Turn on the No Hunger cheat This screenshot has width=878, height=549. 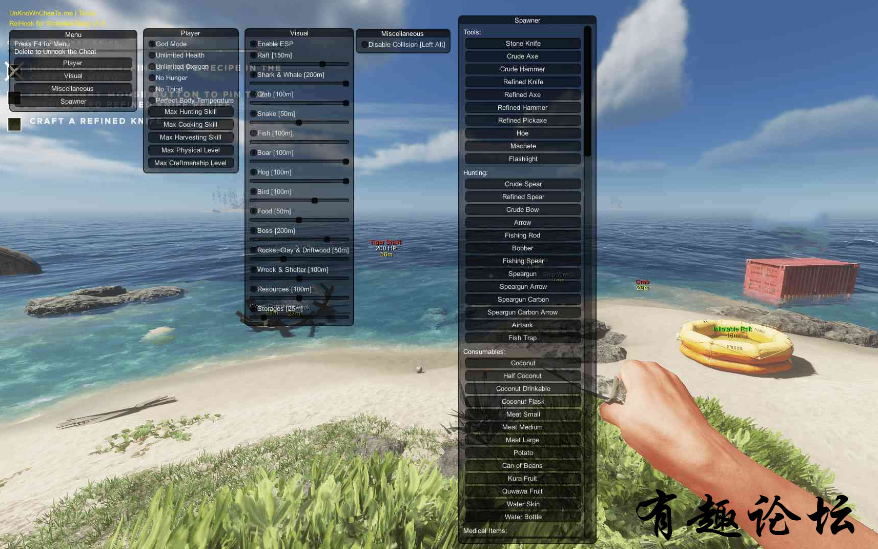(152, 77)
